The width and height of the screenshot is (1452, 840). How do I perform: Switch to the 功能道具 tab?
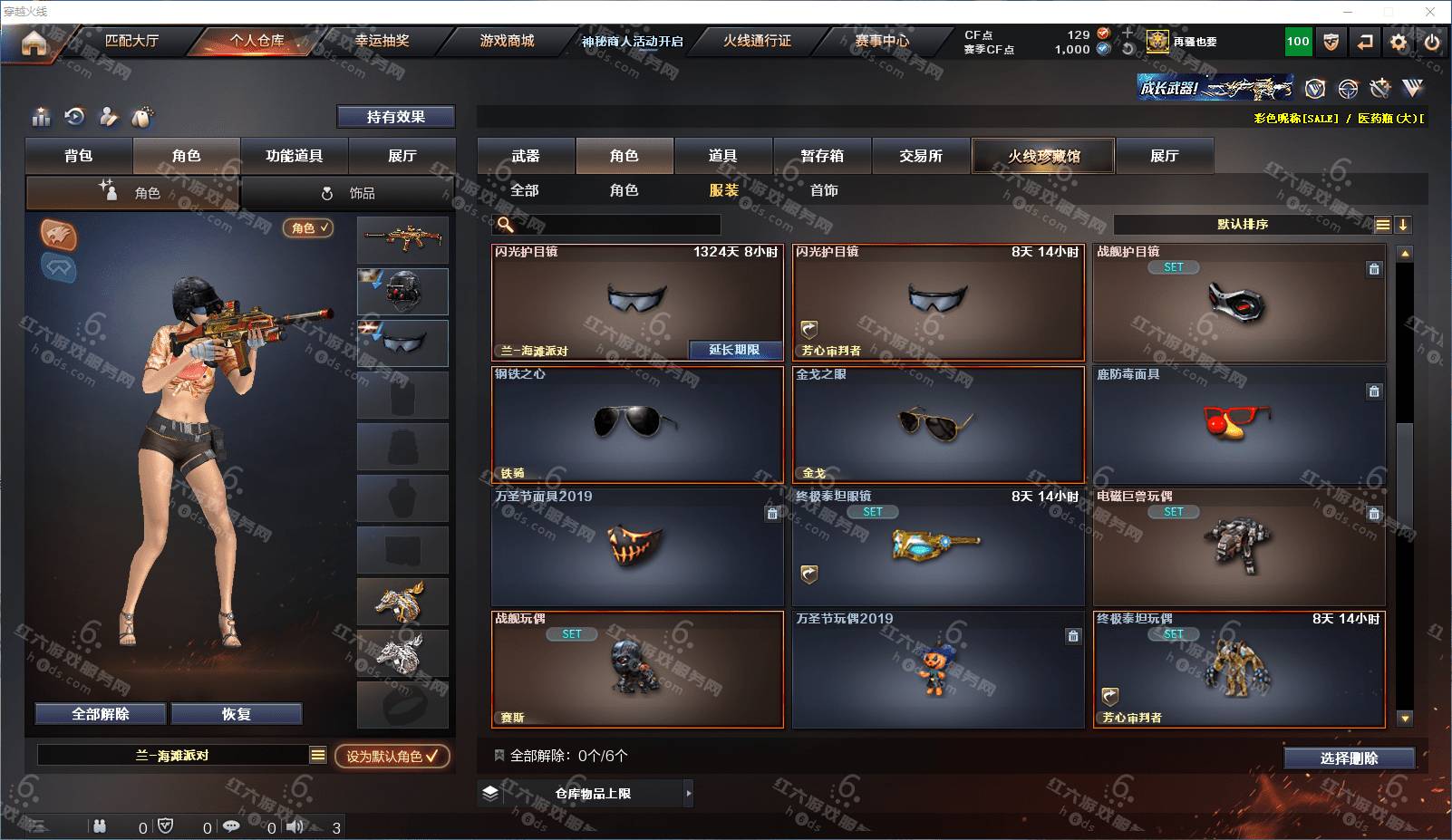tap(294, 156)
